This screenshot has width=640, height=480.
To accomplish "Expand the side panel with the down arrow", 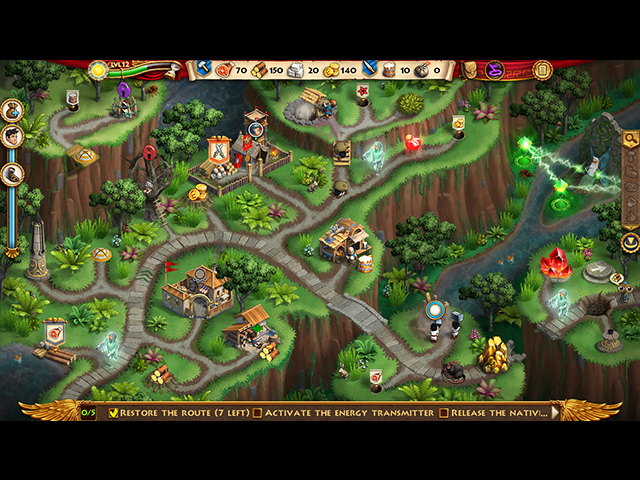I will coord(630,242).
